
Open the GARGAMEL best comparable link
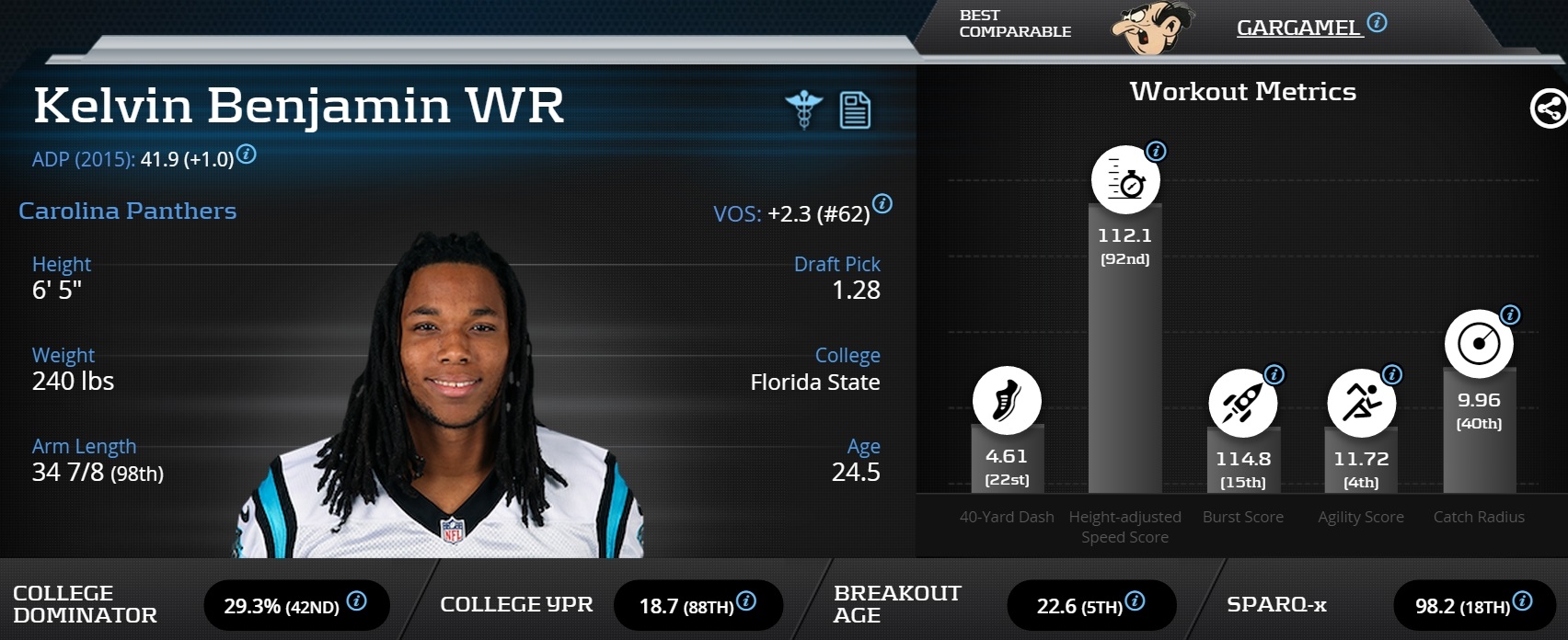point(1297,28)
